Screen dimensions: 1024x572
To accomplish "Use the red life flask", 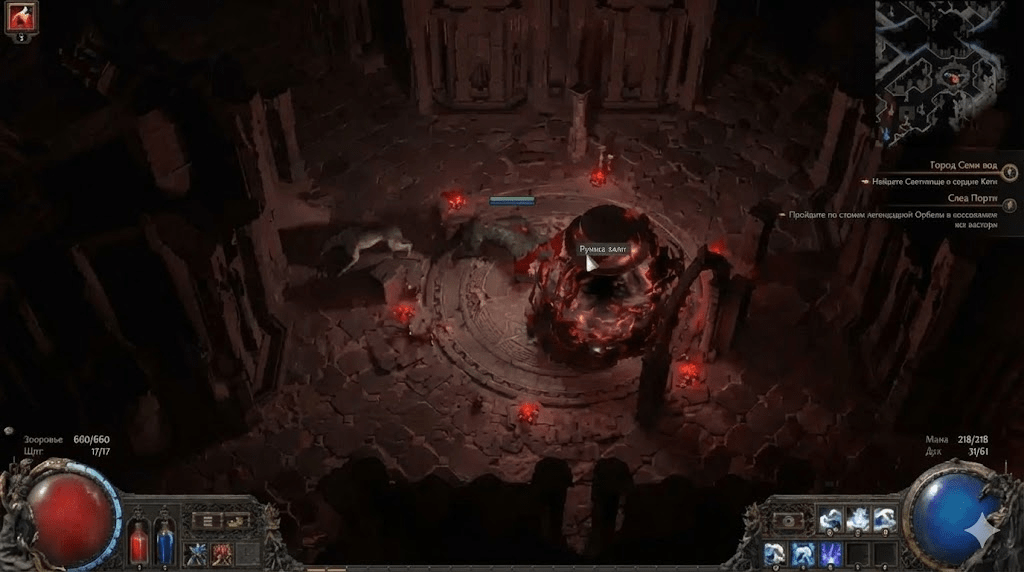I will [139, 544].
